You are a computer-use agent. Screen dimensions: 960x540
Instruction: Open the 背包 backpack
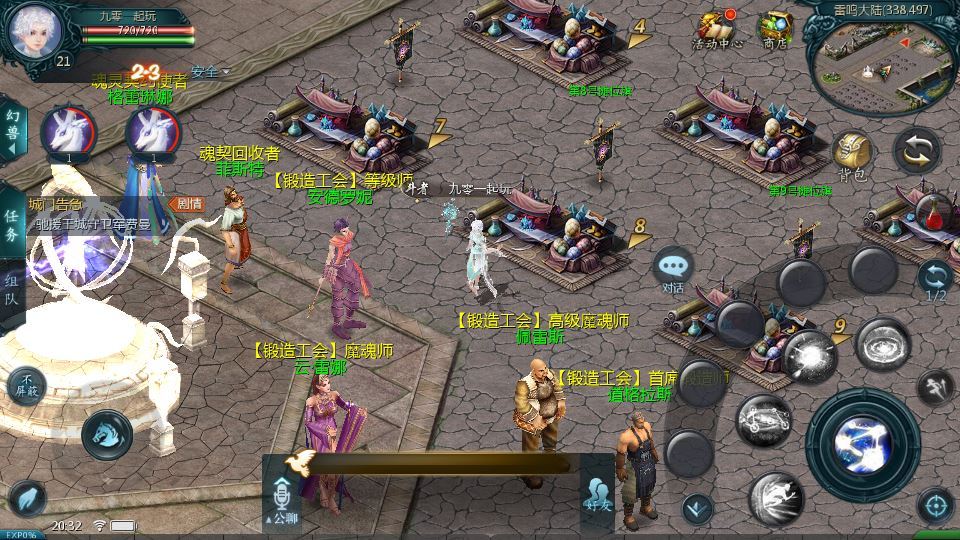tap(852, 156)
